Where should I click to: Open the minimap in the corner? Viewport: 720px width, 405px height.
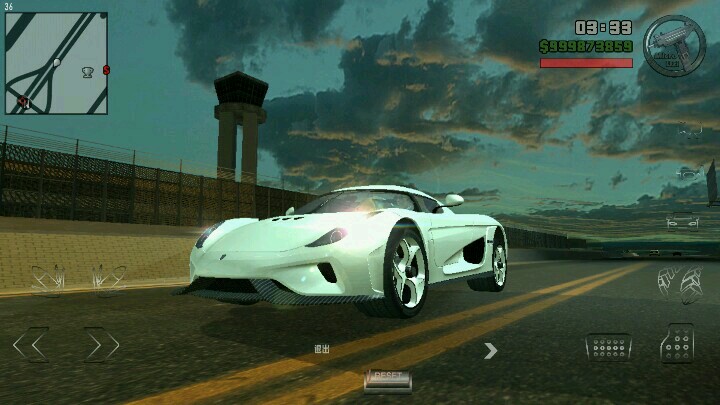pos(56,62)
